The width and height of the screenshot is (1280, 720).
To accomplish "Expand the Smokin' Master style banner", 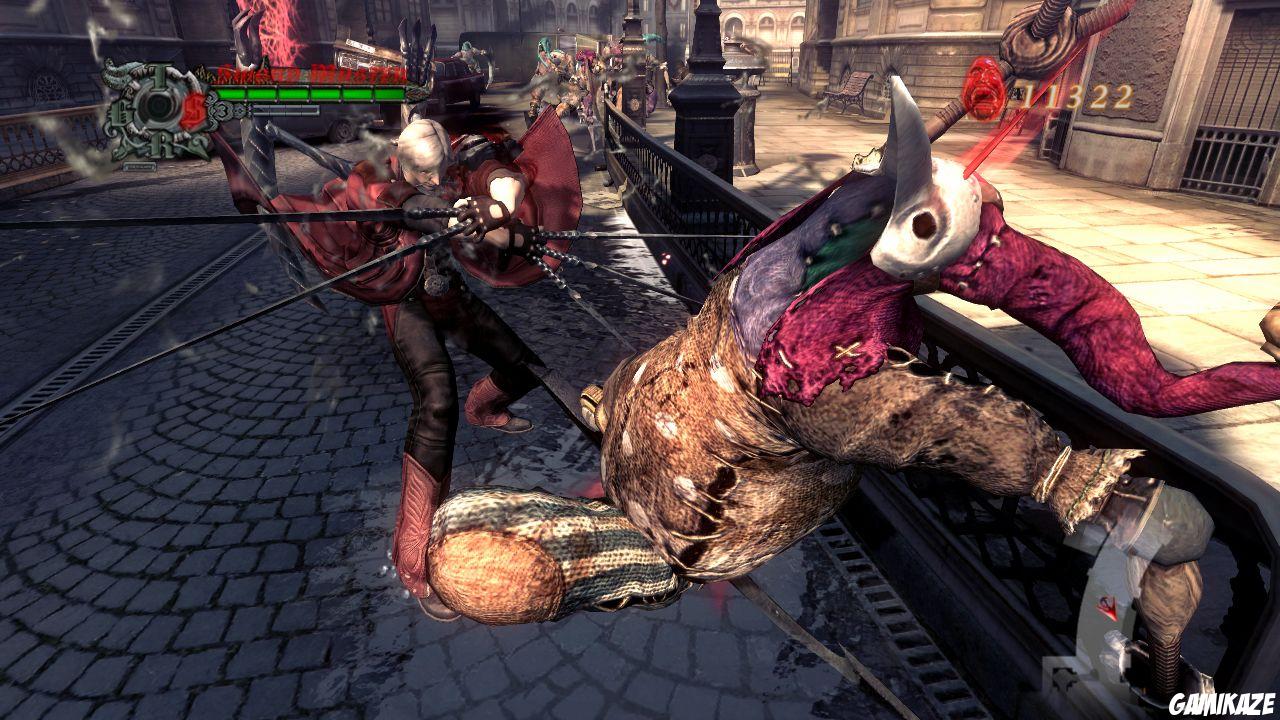I will [308, 72].
